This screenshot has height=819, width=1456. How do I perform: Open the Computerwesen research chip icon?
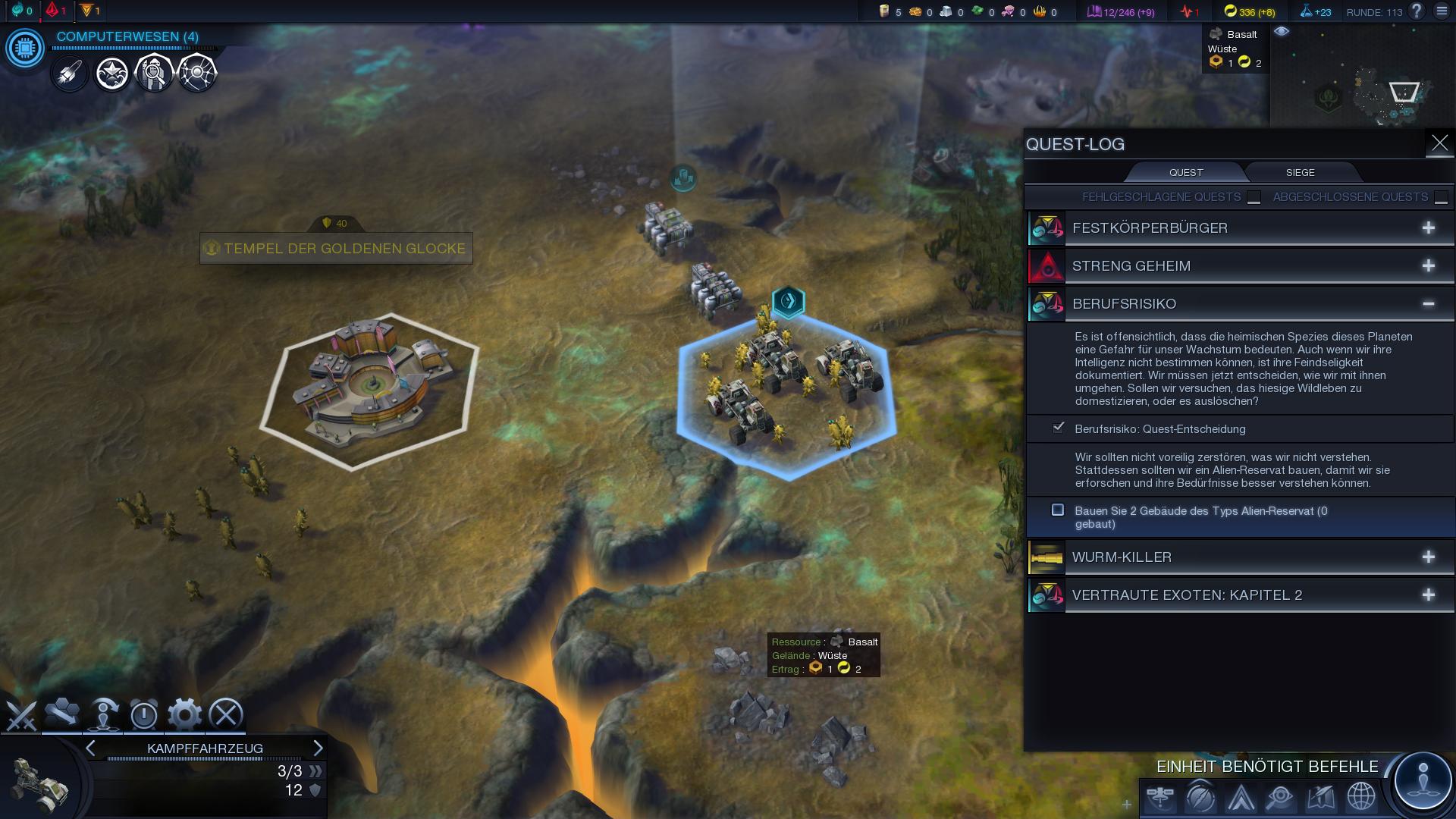pos(25,49)
